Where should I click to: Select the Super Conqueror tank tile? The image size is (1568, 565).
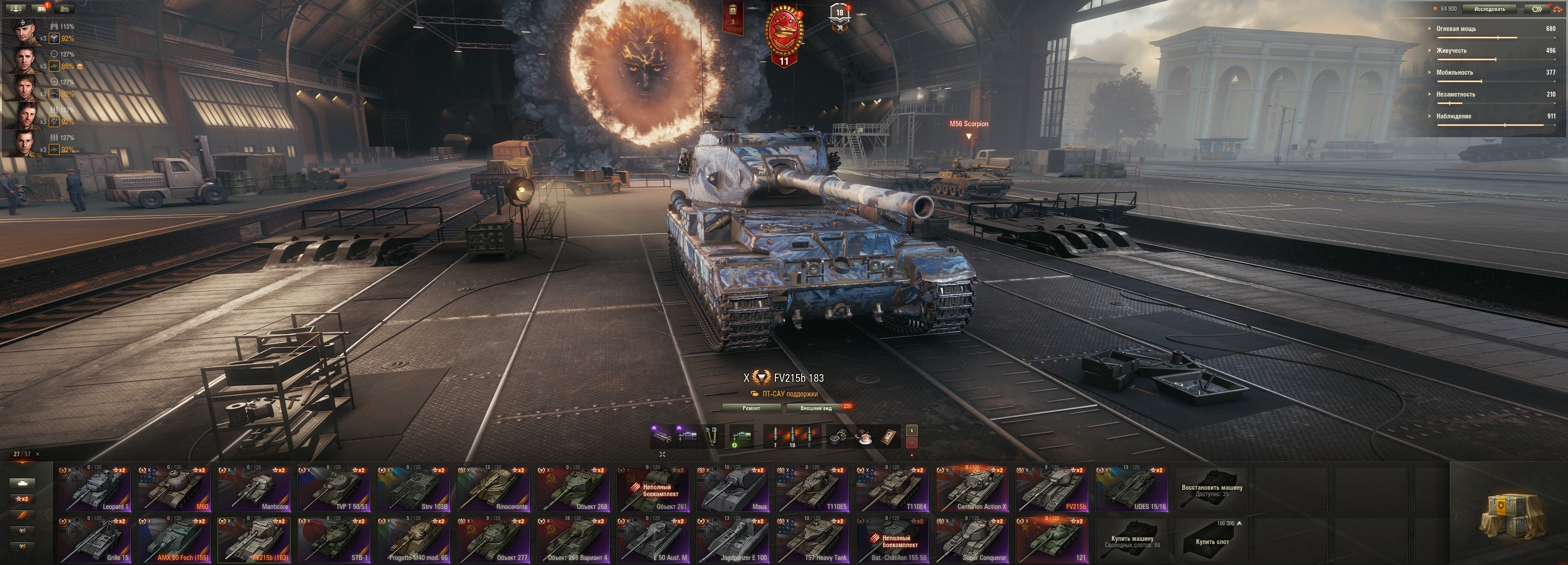[972, 540]
